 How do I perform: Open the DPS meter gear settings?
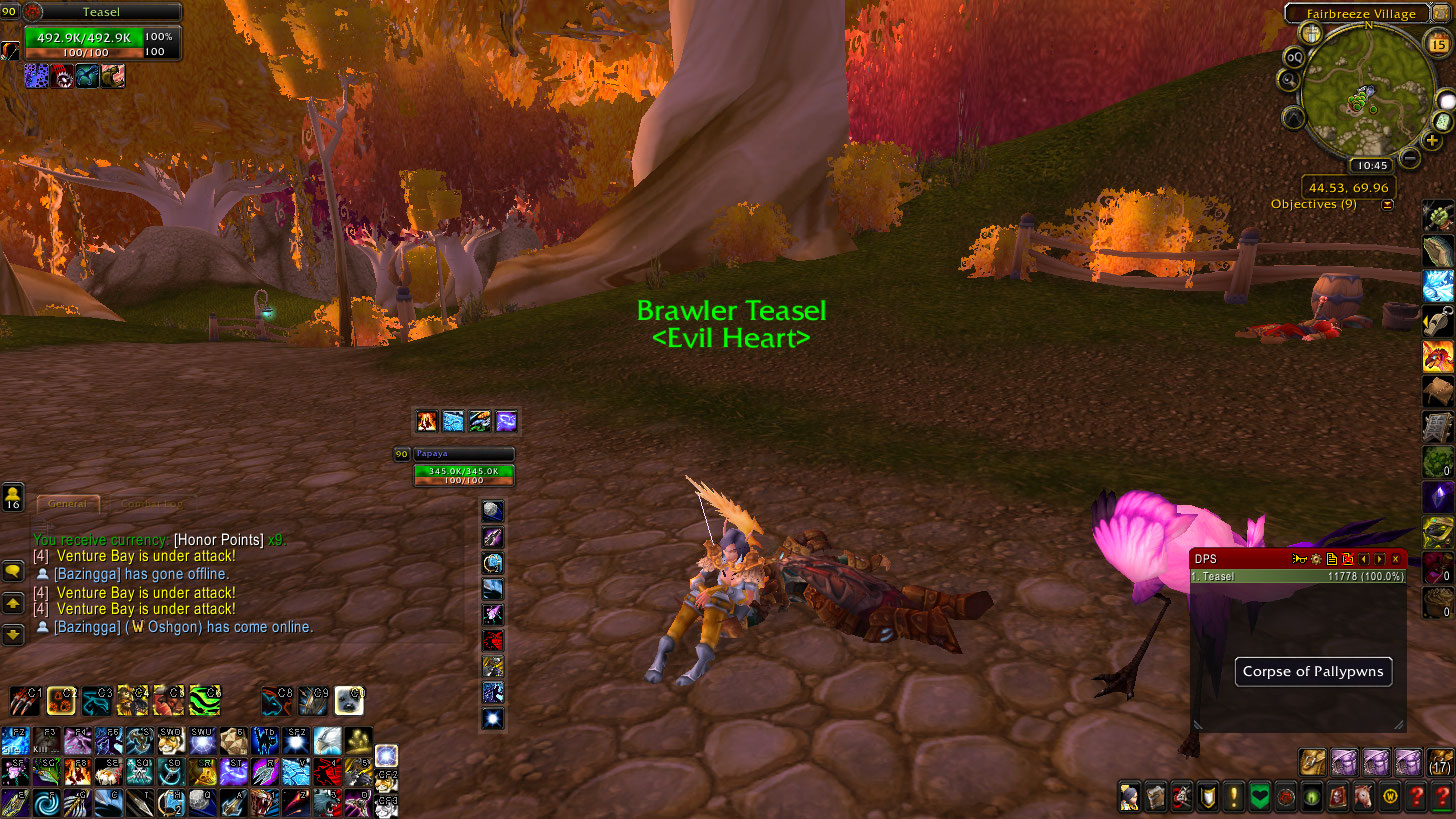1317,559
